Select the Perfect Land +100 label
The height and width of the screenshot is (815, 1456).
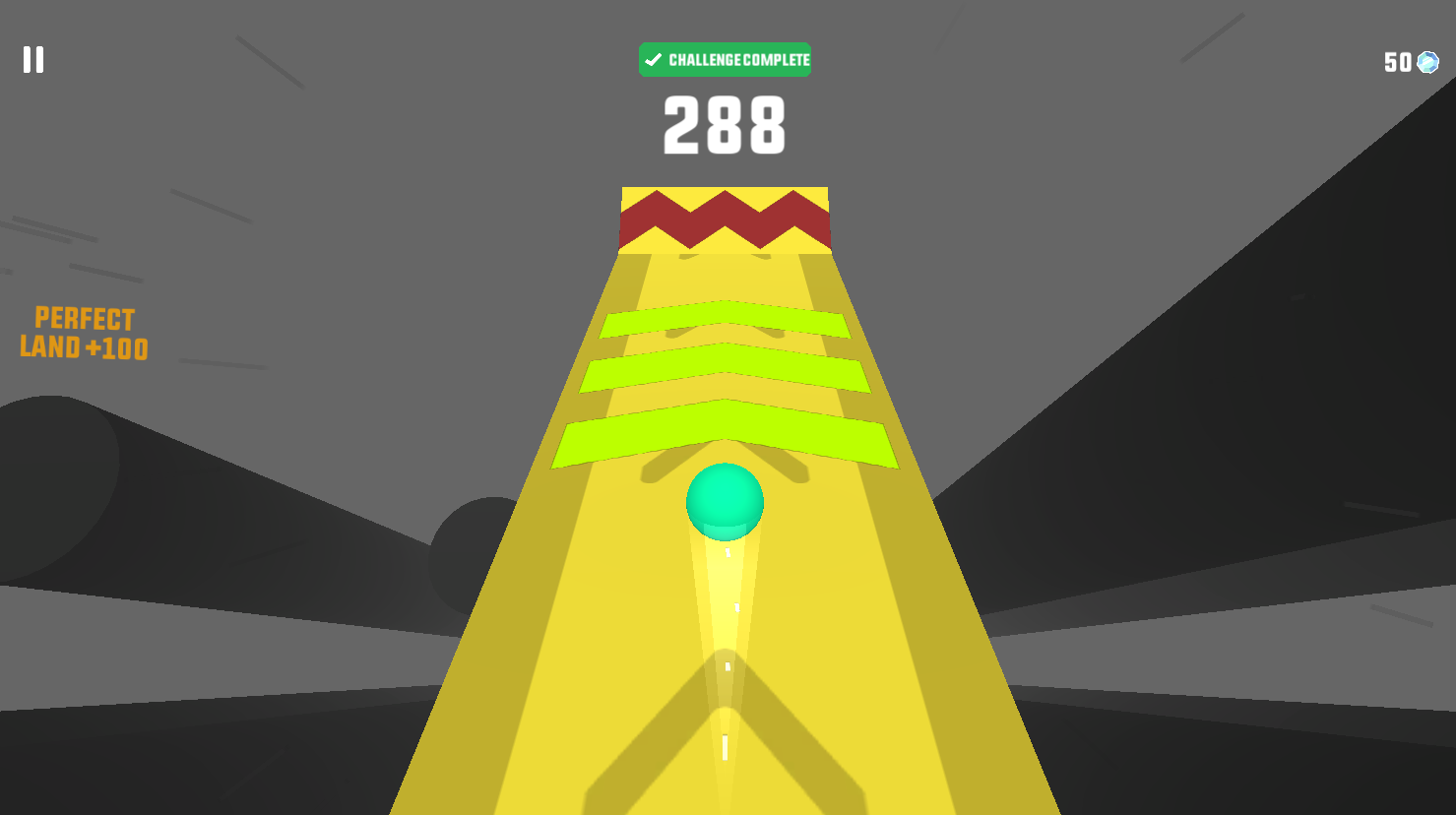(x=84, y=333)
